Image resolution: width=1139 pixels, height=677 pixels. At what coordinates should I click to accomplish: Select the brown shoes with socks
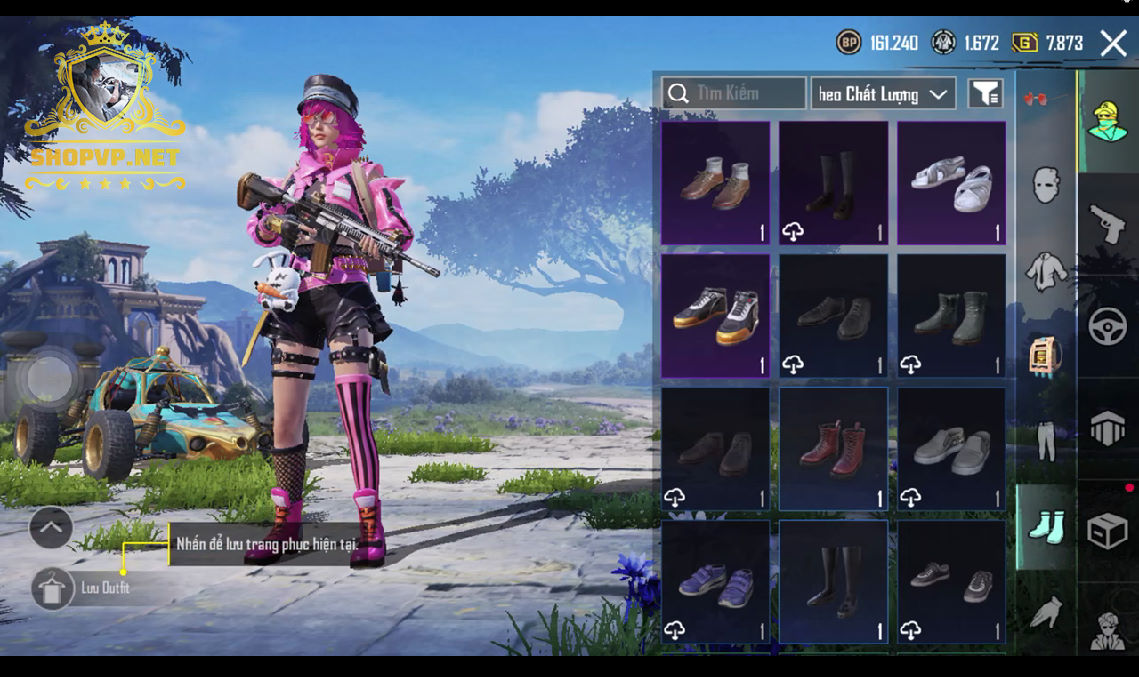(716, 183)
